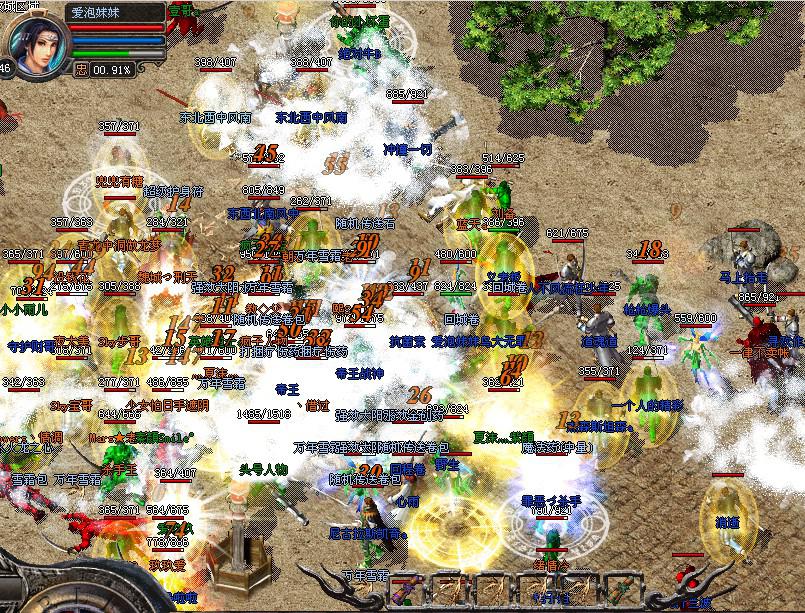Click the 忠 loyalty icon
805x613 pixels.
tap(81, 70)
